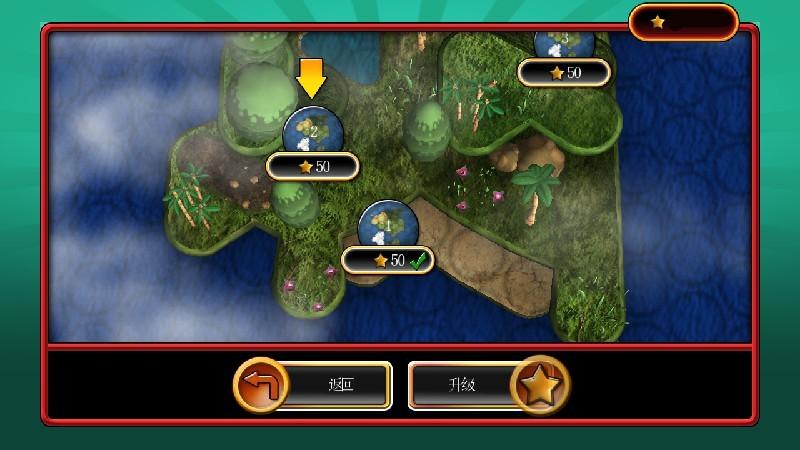The height and width of the screenshot is (450, 800).
Task: Select level 2 globe node
Action: (313, 129)
